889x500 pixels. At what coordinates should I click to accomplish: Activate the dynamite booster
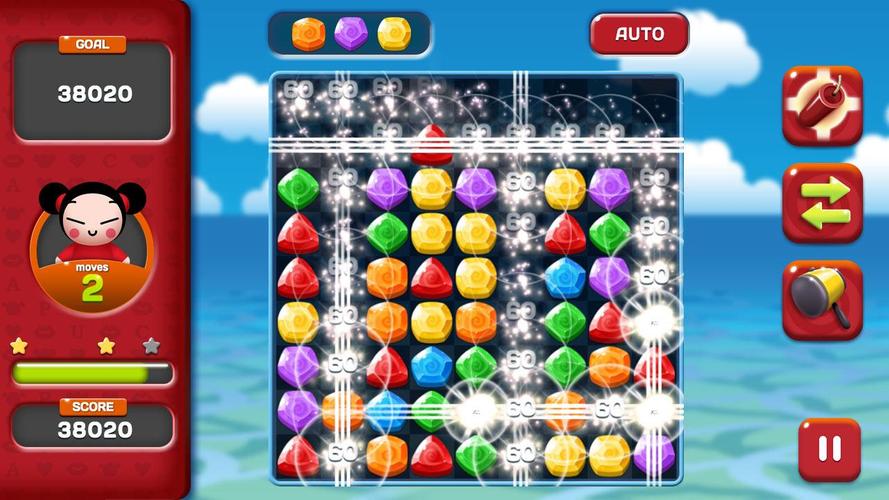(822, 106)
